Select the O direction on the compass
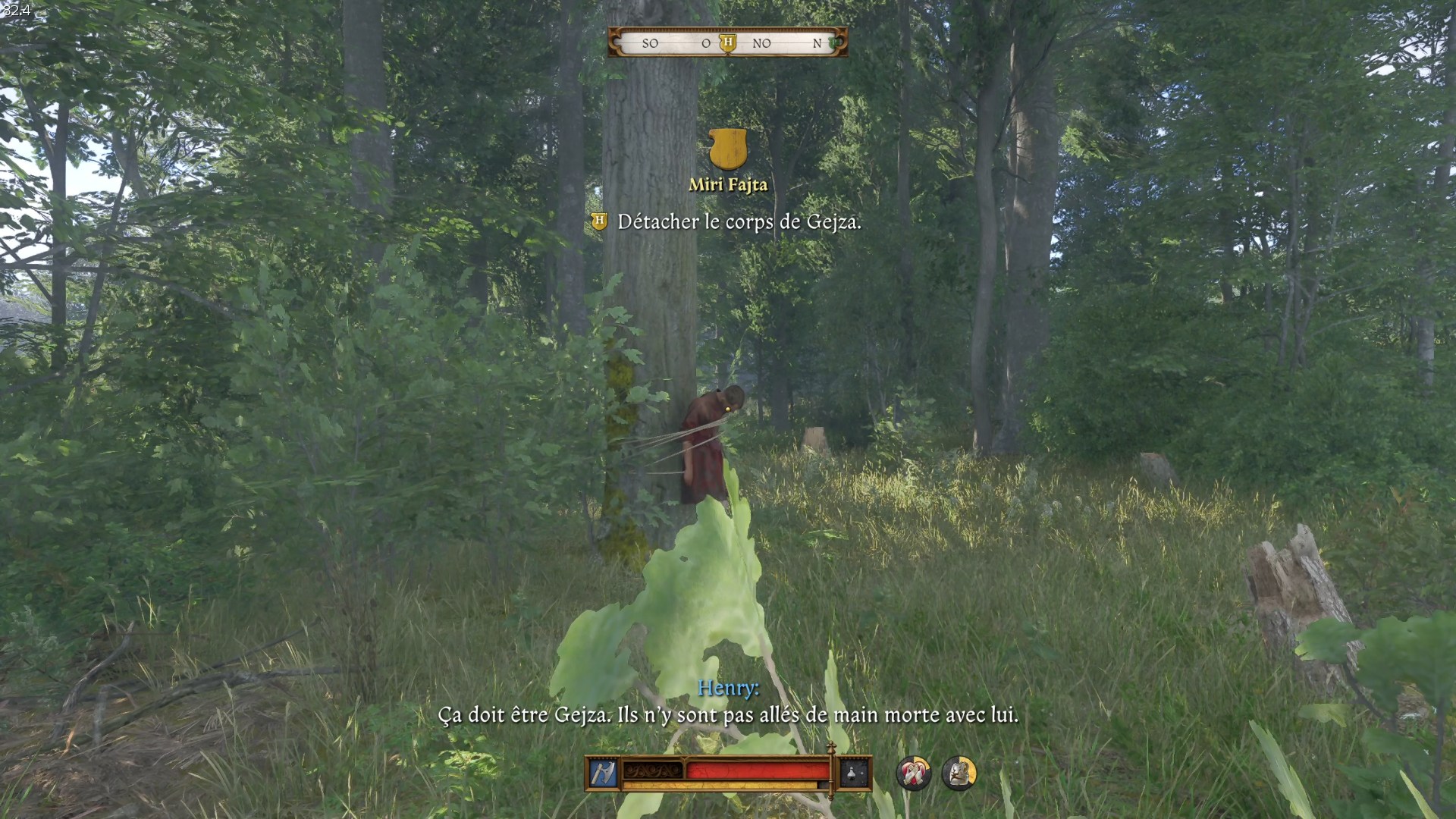 707,44
